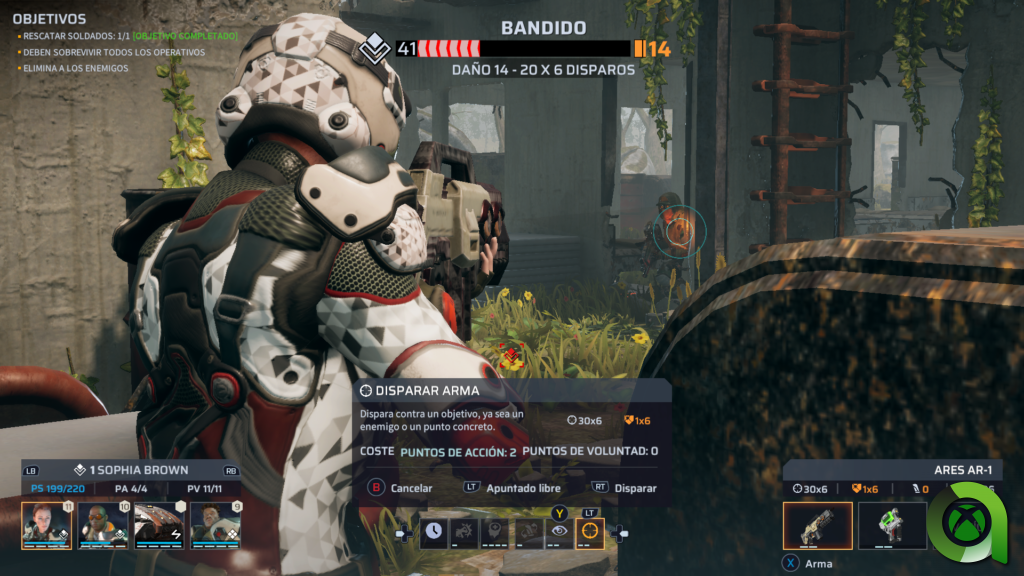Confirm the shot with Disparar
Screen dimensions: 1024x576
(x=634, y=488)
